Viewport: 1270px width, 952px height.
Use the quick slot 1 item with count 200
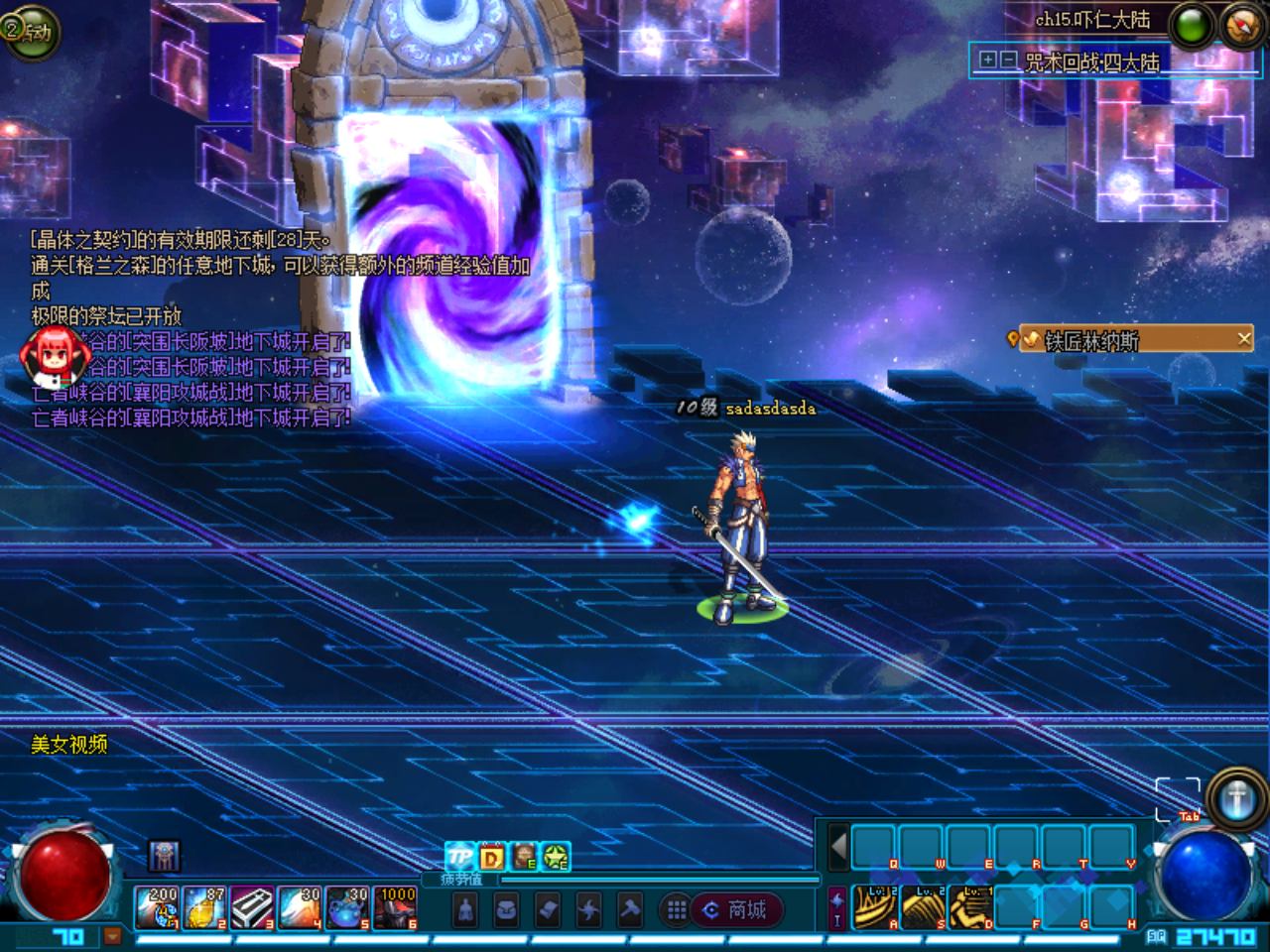(x=157, y=908)
